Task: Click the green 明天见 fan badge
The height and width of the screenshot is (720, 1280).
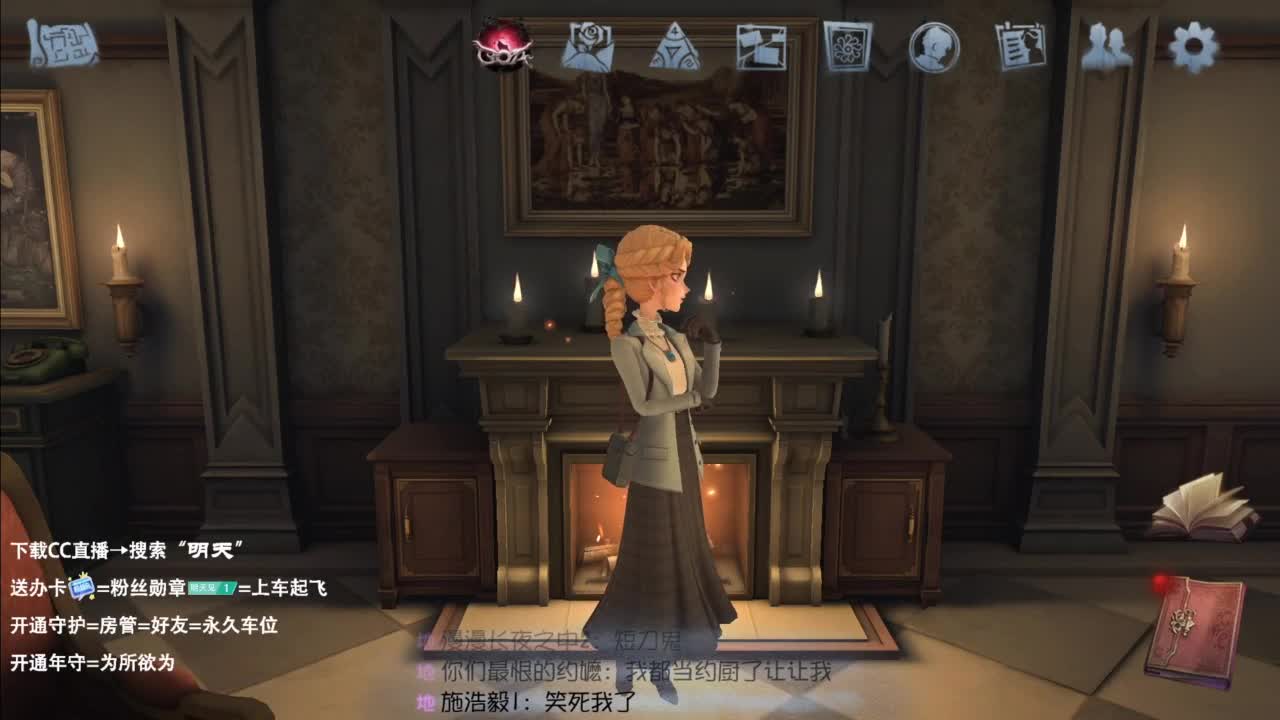Action: point(211,588)
